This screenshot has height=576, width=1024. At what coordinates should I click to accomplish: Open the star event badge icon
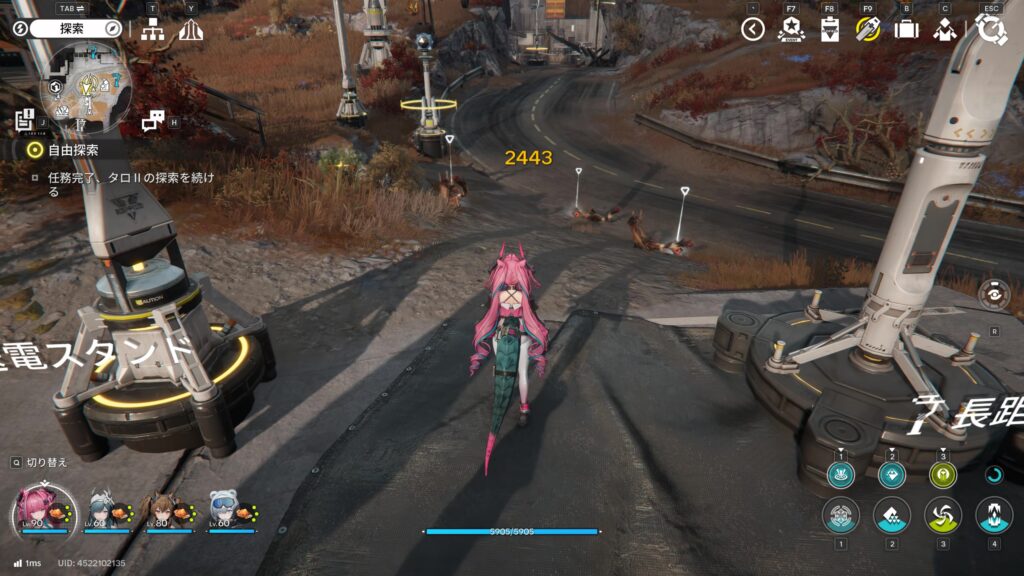coord(790,29)
